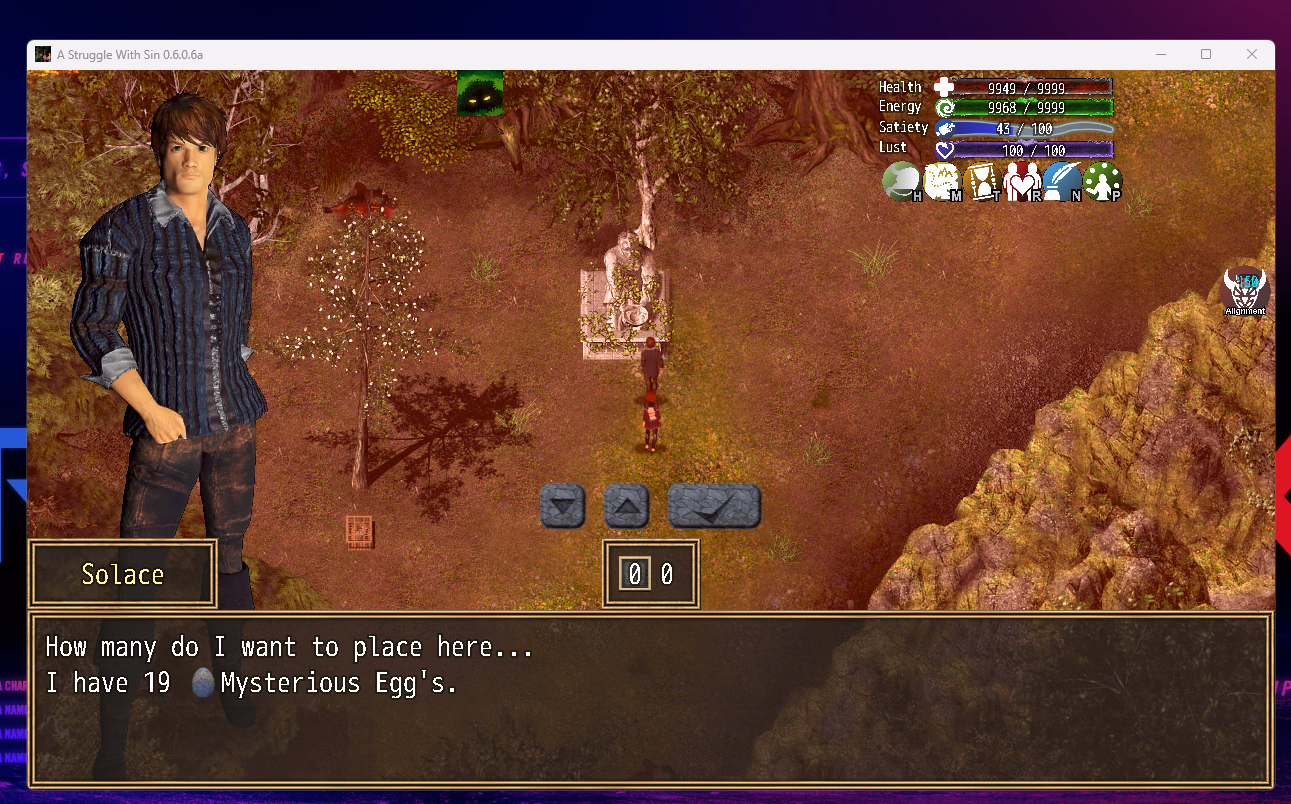Select the highlighted tens digit of the number
The height and width of the screenshot is (804, 1291).
pyautogui.click(x=634, y=574)
